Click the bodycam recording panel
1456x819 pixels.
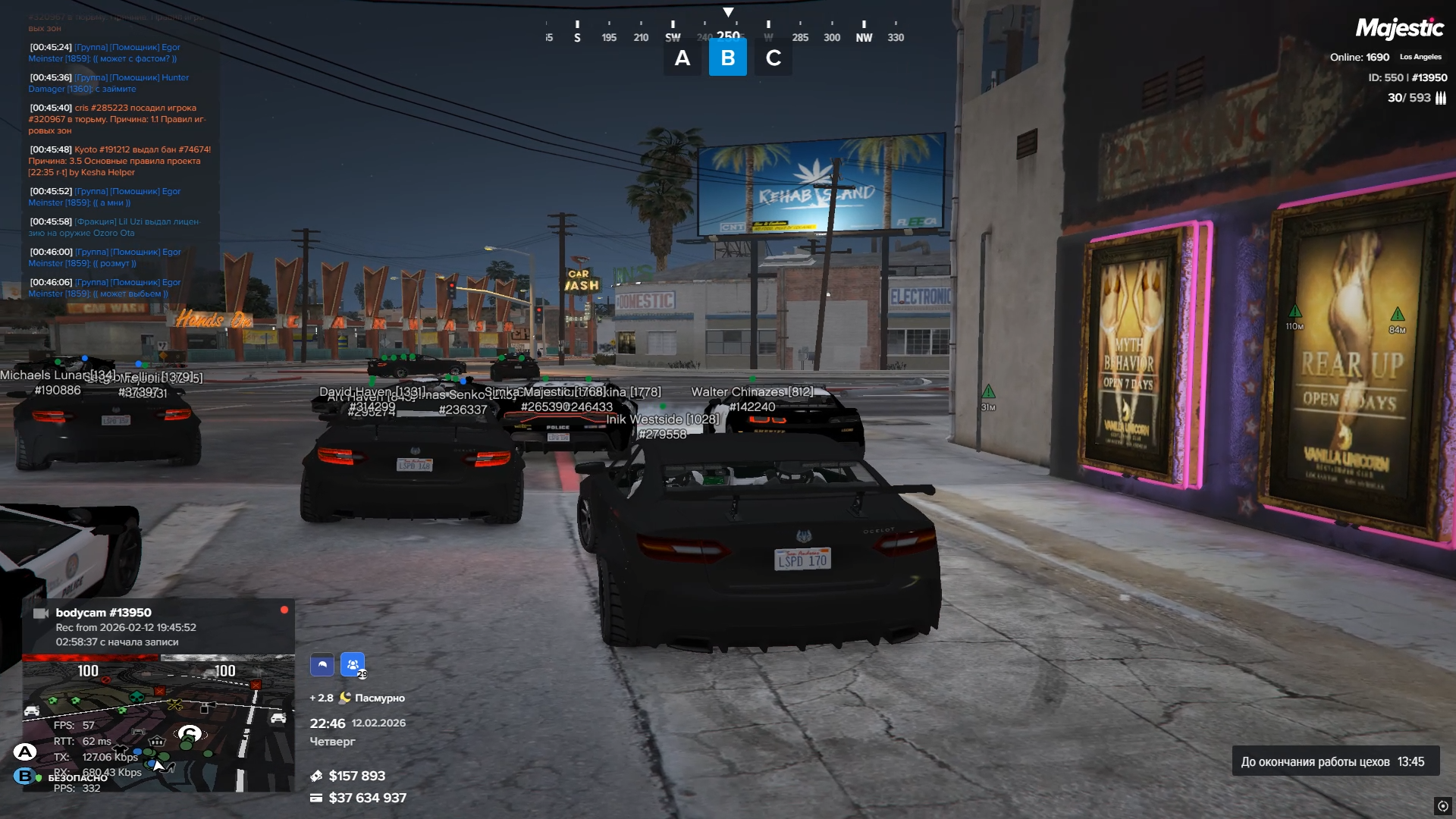click(158, 626)
